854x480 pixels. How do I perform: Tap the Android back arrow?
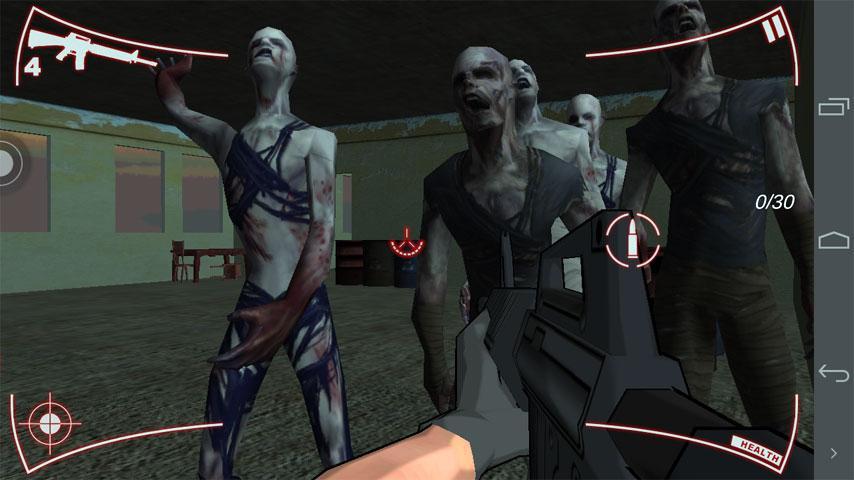click(833, 372)
